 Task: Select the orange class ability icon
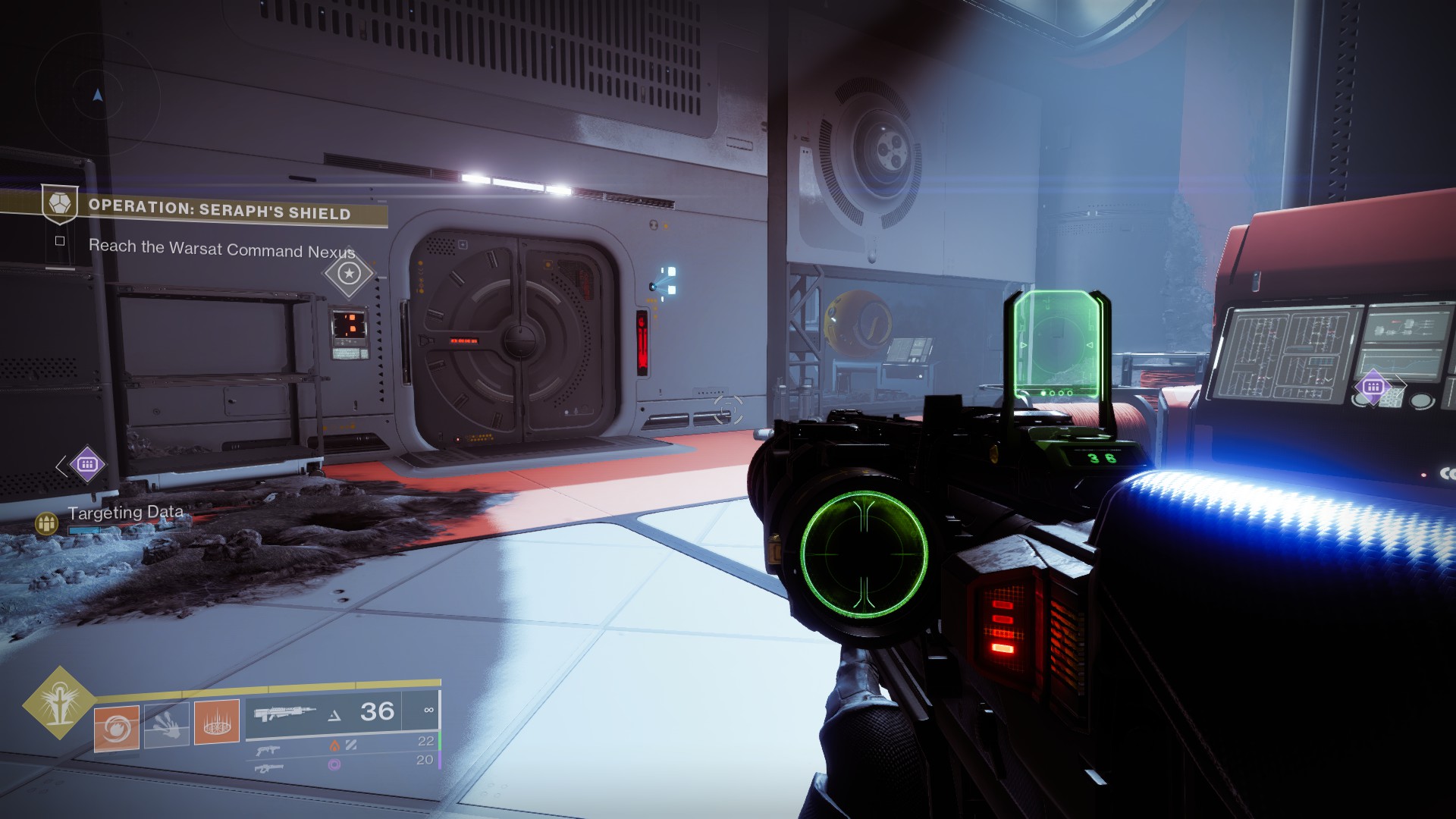tap(217, 722)
